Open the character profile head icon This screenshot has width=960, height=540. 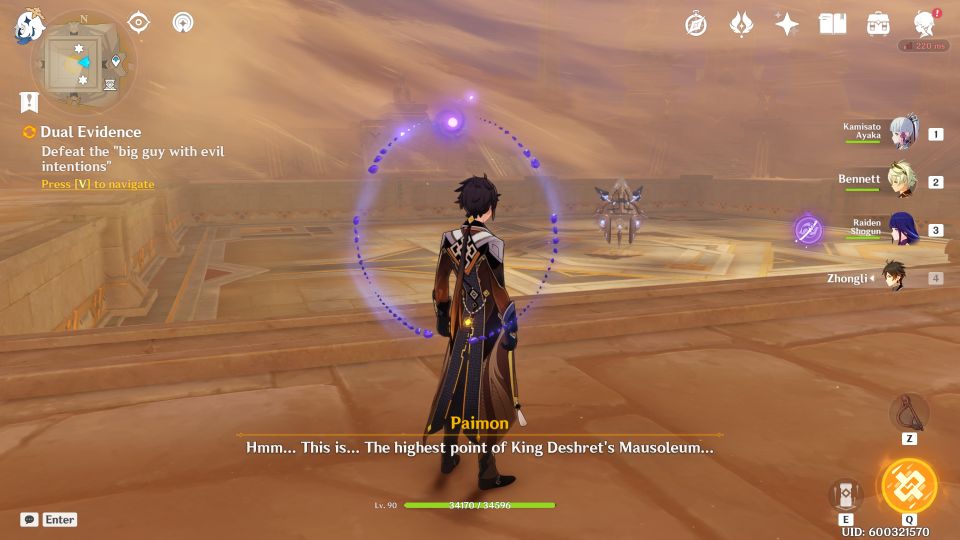tap(925, 24)
